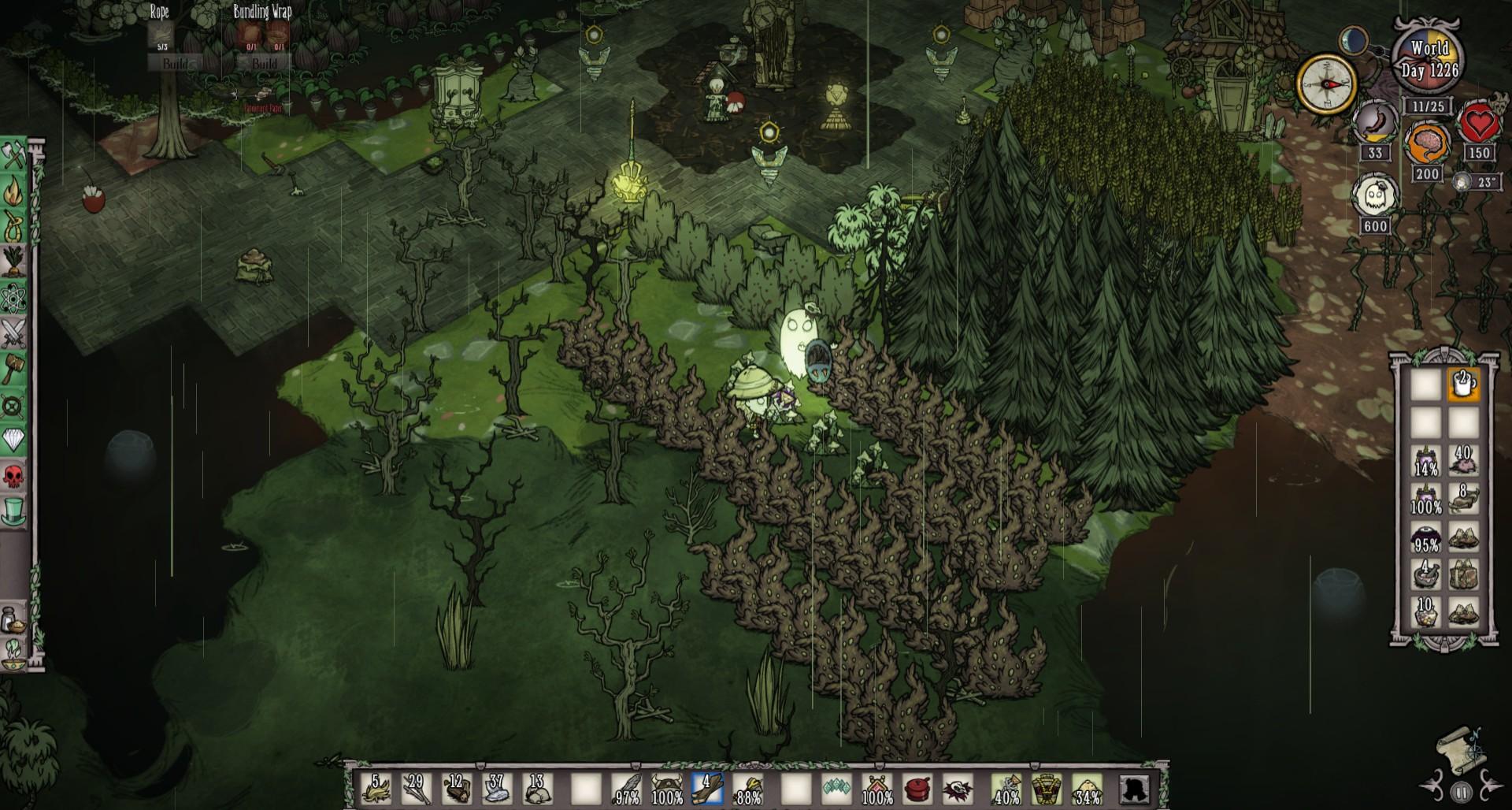Image resolution: width=1512 pixels, height=810 pixels.
Task: Open the Food crafting tab
Action: tap(14, 263)
